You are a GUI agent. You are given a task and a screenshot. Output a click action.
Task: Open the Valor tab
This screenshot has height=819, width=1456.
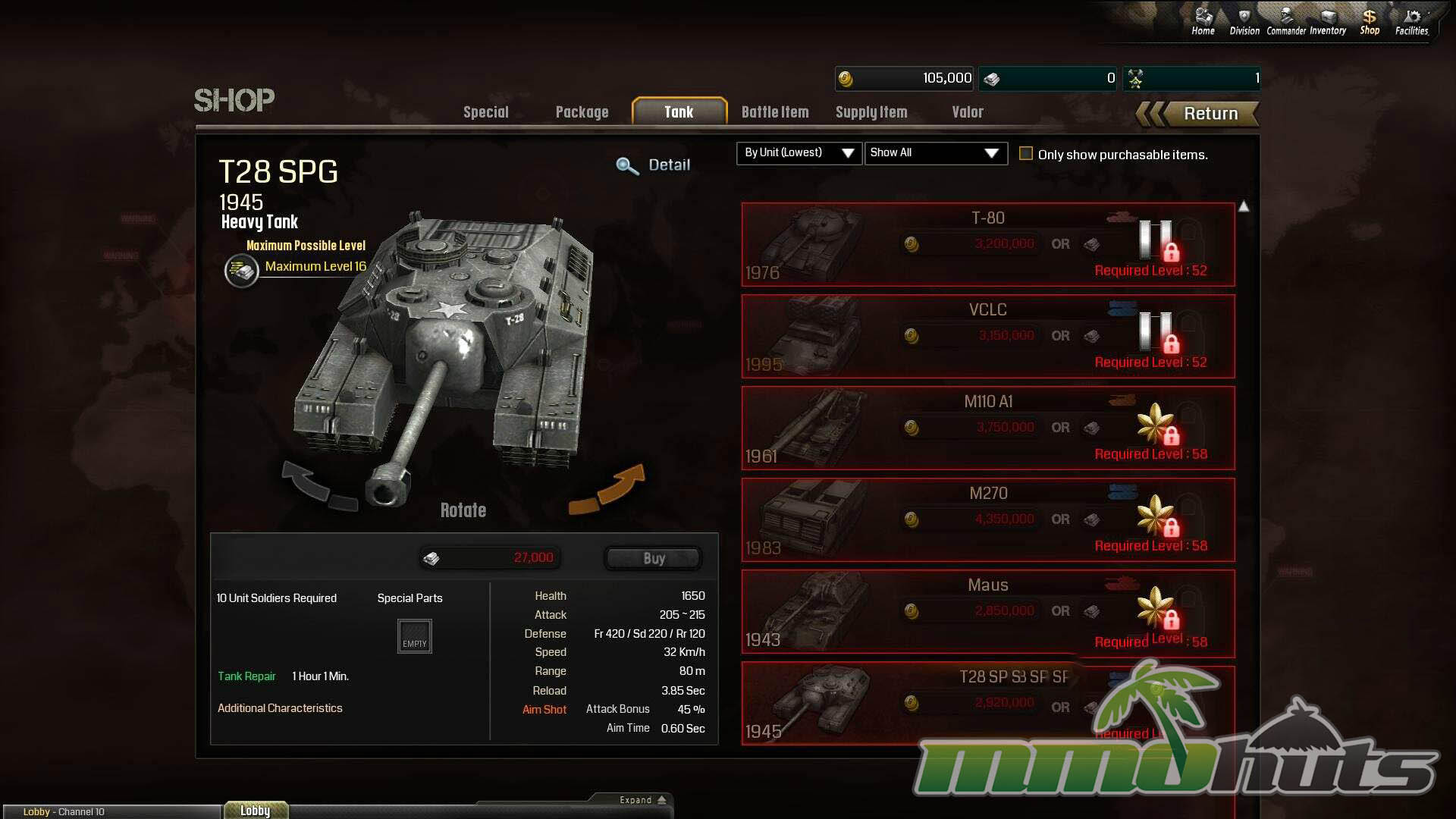click(x=968, y=112)
